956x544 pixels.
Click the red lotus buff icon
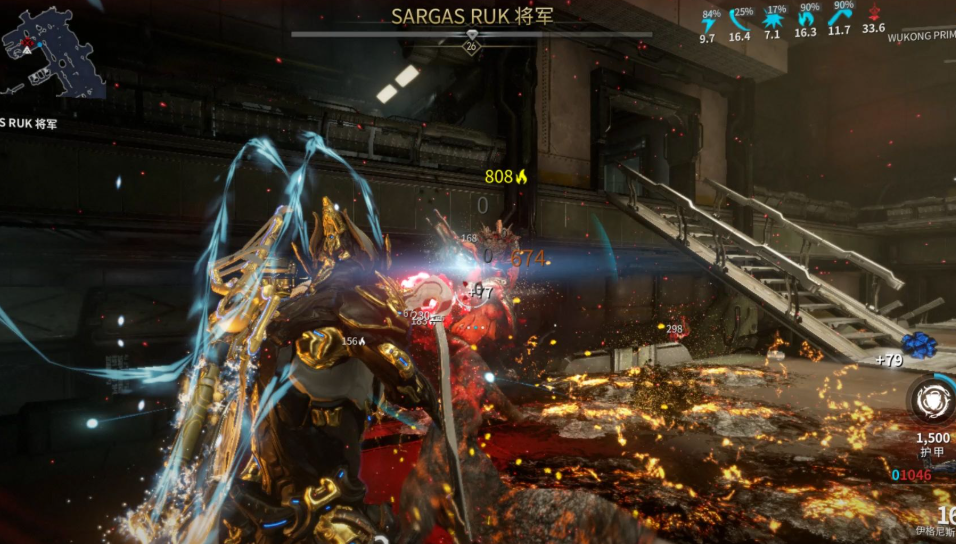click(x=873, y=14)
